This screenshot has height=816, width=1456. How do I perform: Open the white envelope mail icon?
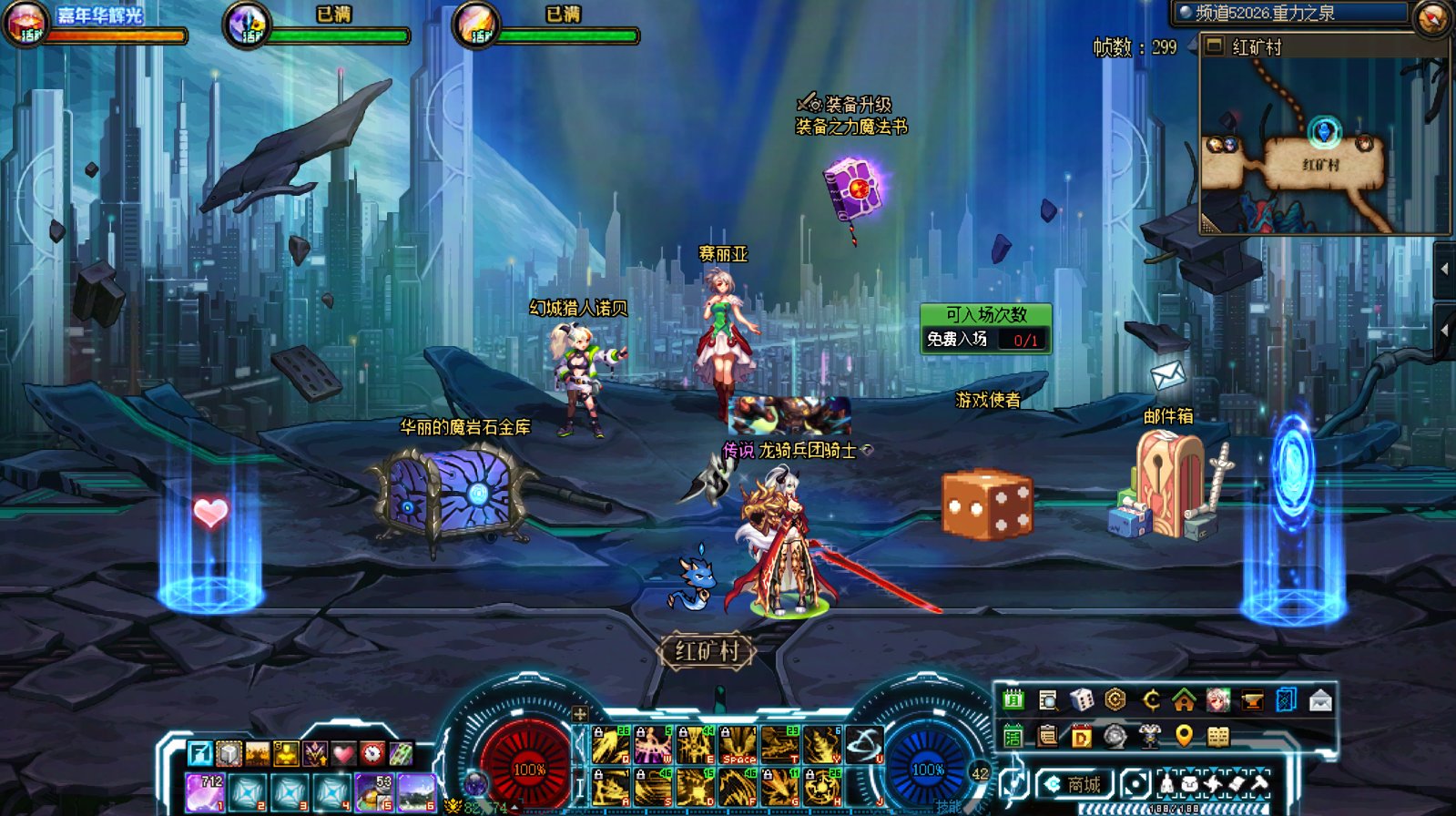[1320, 699]
